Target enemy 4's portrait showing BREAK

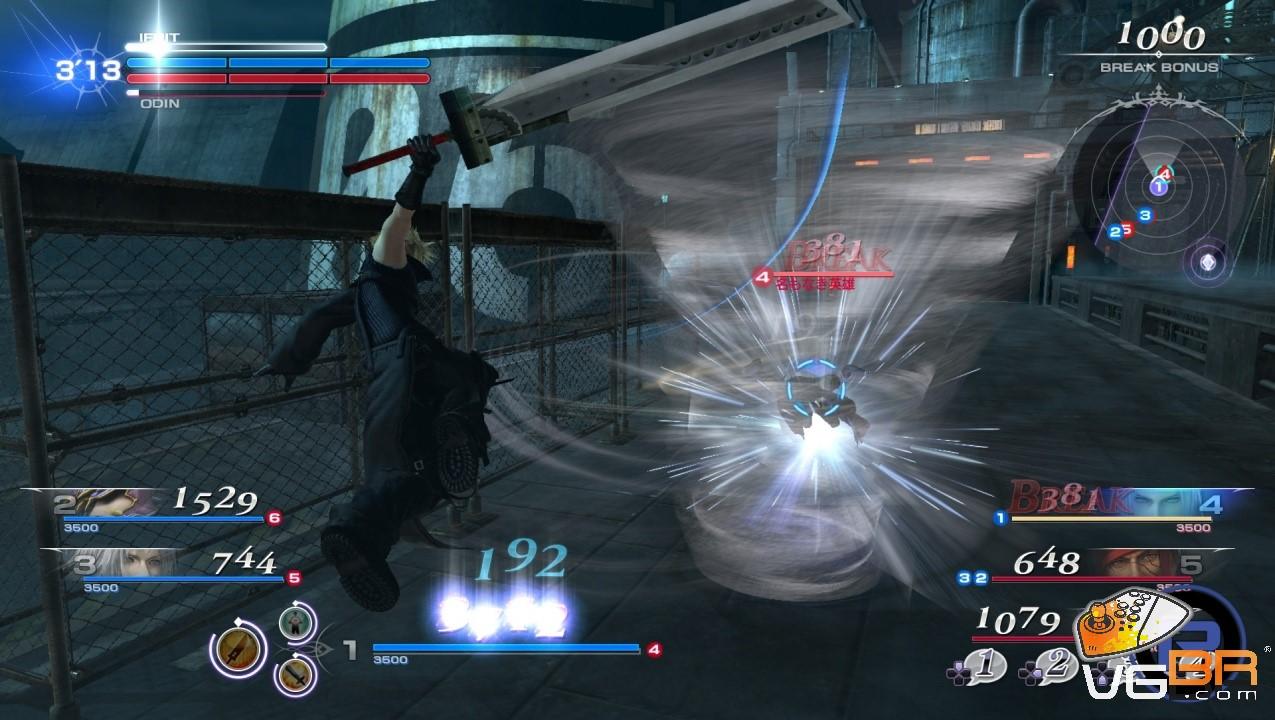tap(1180, 503)
